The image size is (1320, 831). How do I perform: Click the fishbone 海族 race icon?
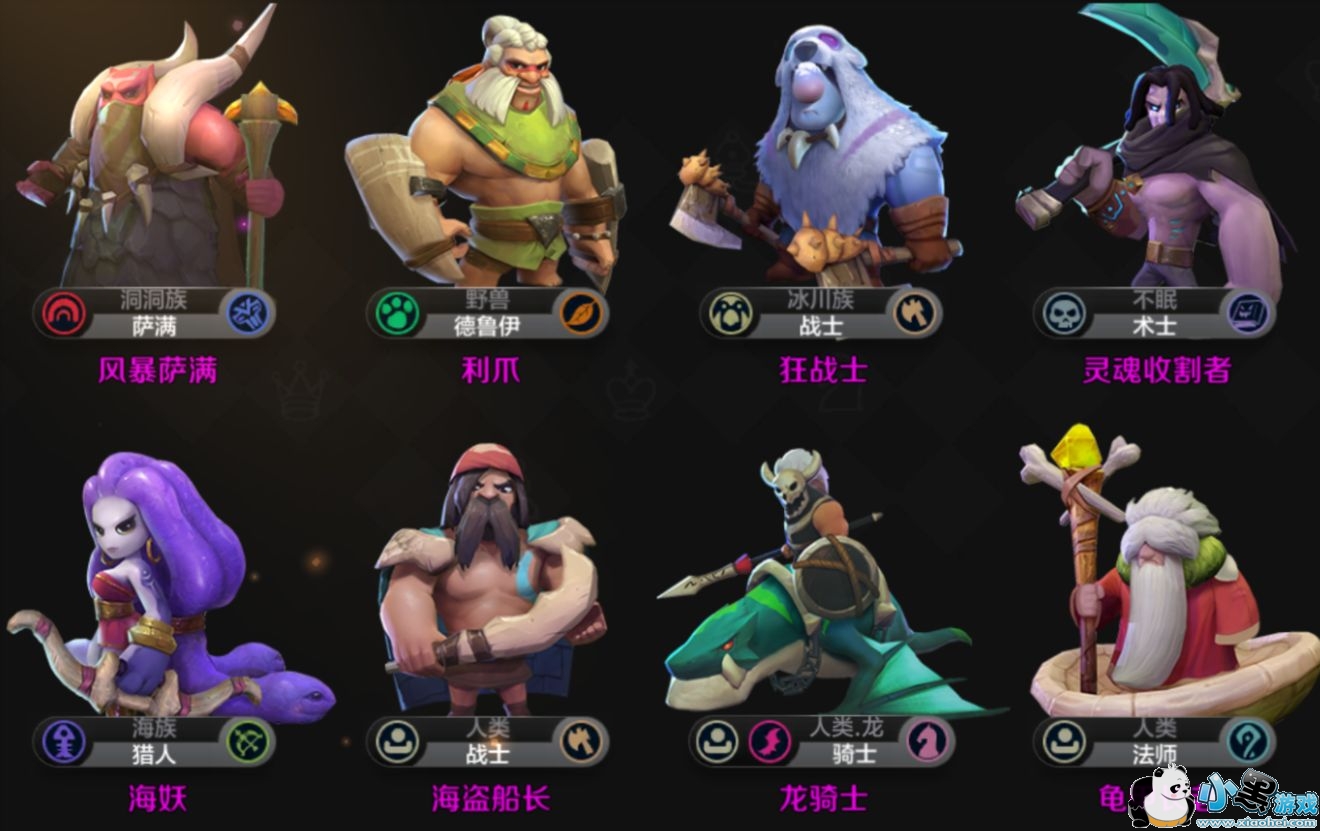(63, 742)
